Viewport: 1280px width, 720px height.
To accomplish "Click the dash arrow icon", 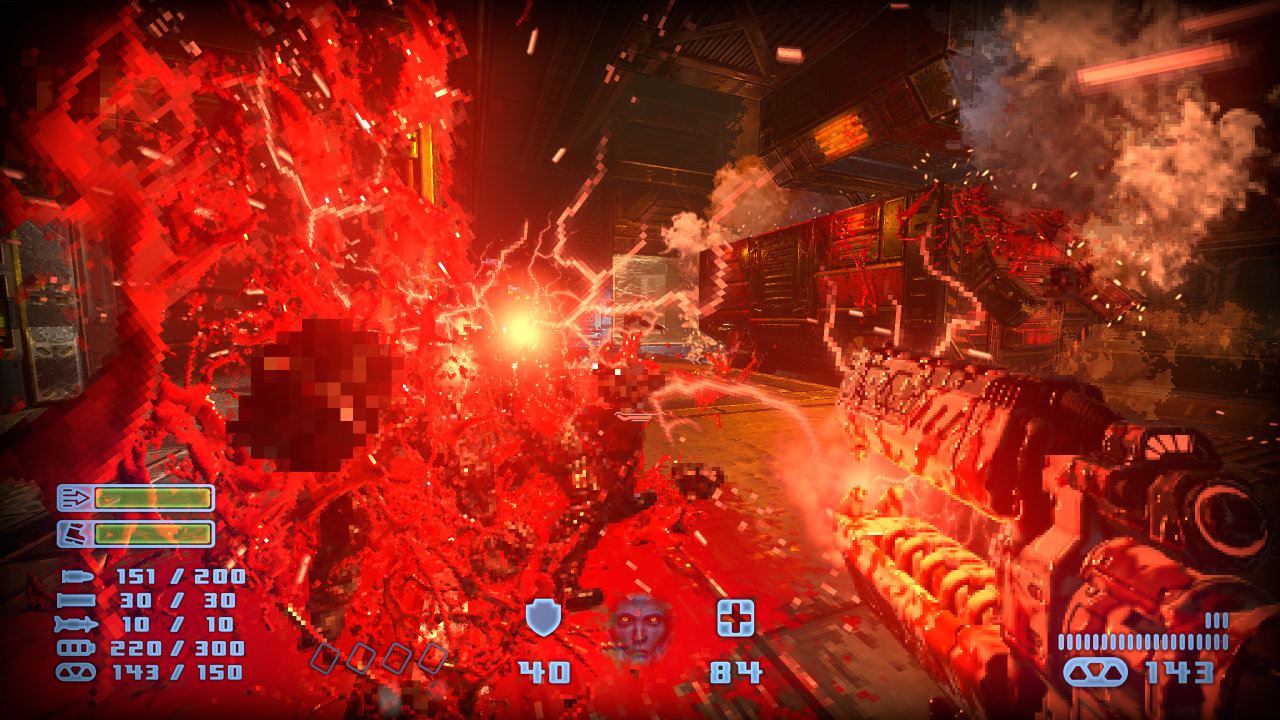I will click(x=74, y=497).
